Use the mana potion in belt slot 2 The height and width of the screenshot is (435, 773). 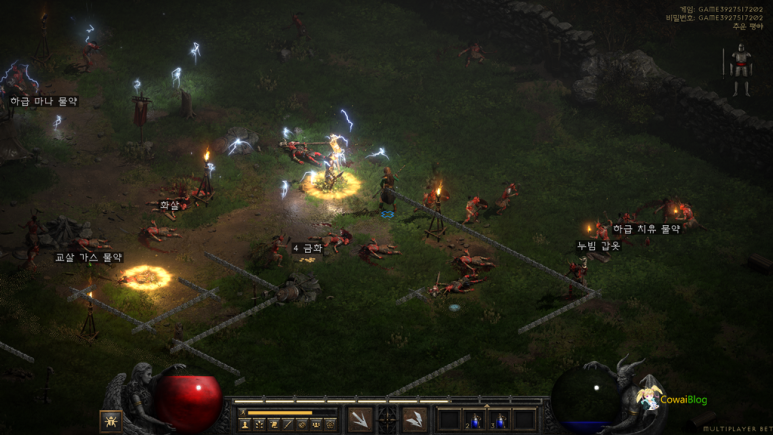474,420
